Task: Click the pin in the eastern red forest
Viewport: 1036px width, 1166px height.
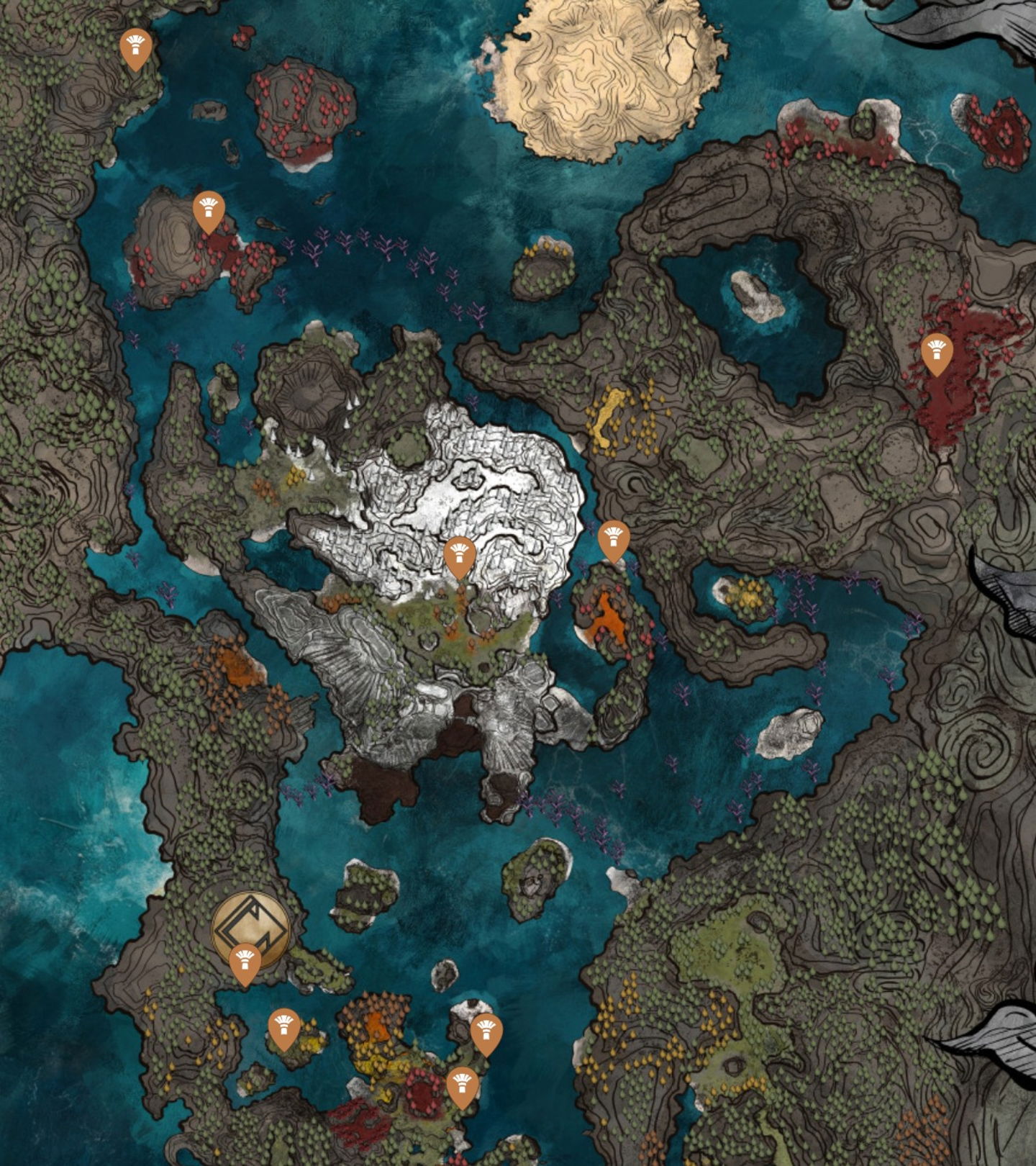Action: click(937, 353)
